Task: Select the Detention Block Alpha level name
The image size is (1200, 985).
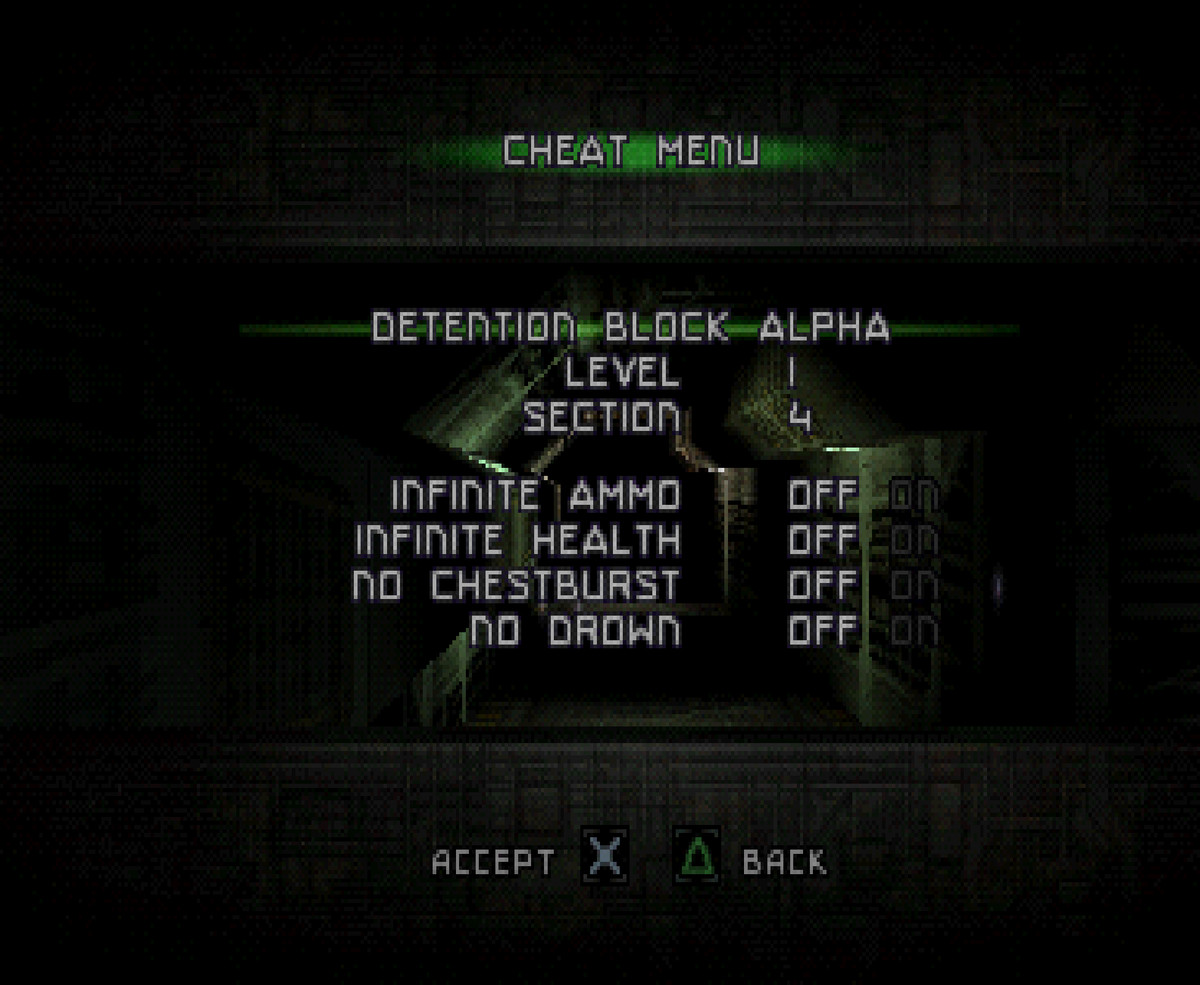Action: (x=630, y=328)
